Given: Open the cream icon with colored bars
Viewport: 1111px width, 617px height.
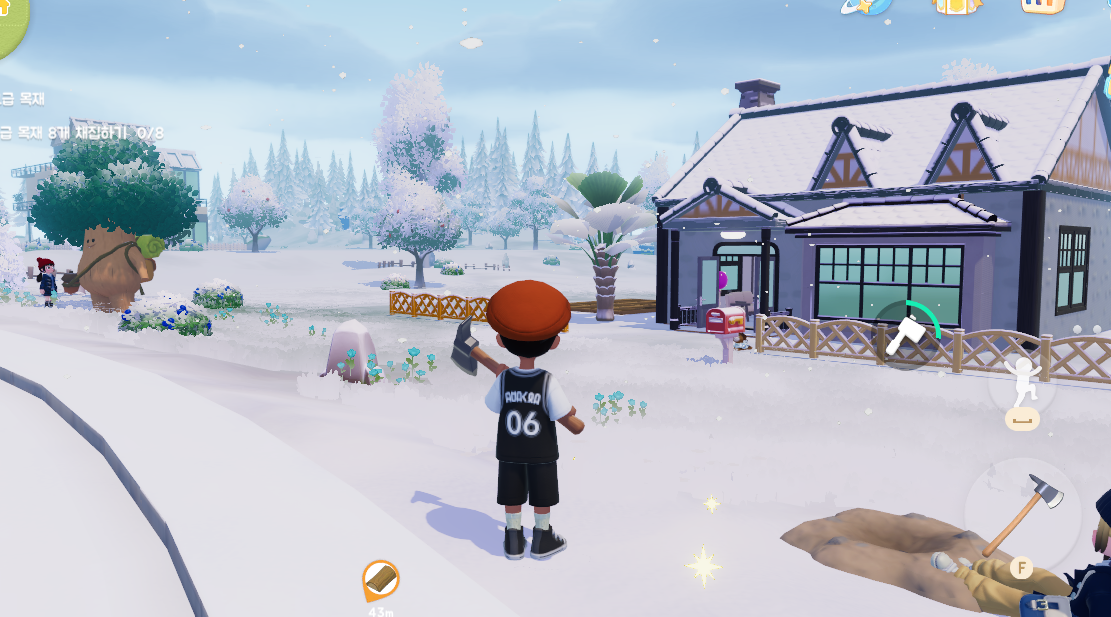Looking at the screenshot, I should (x=1042, y=6).
